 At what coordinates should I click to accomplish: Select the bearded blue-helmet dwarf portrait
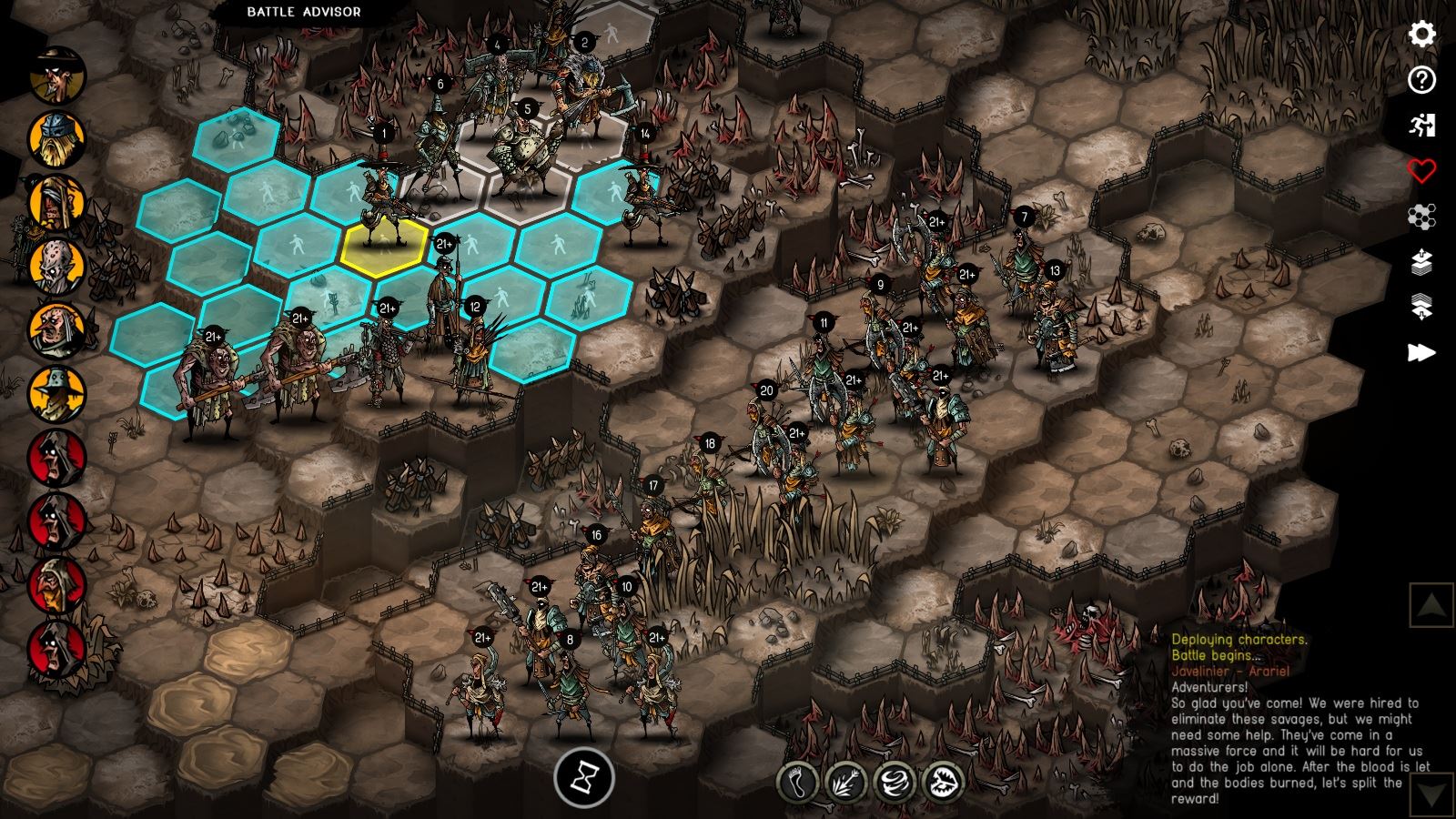pos(56,138)
